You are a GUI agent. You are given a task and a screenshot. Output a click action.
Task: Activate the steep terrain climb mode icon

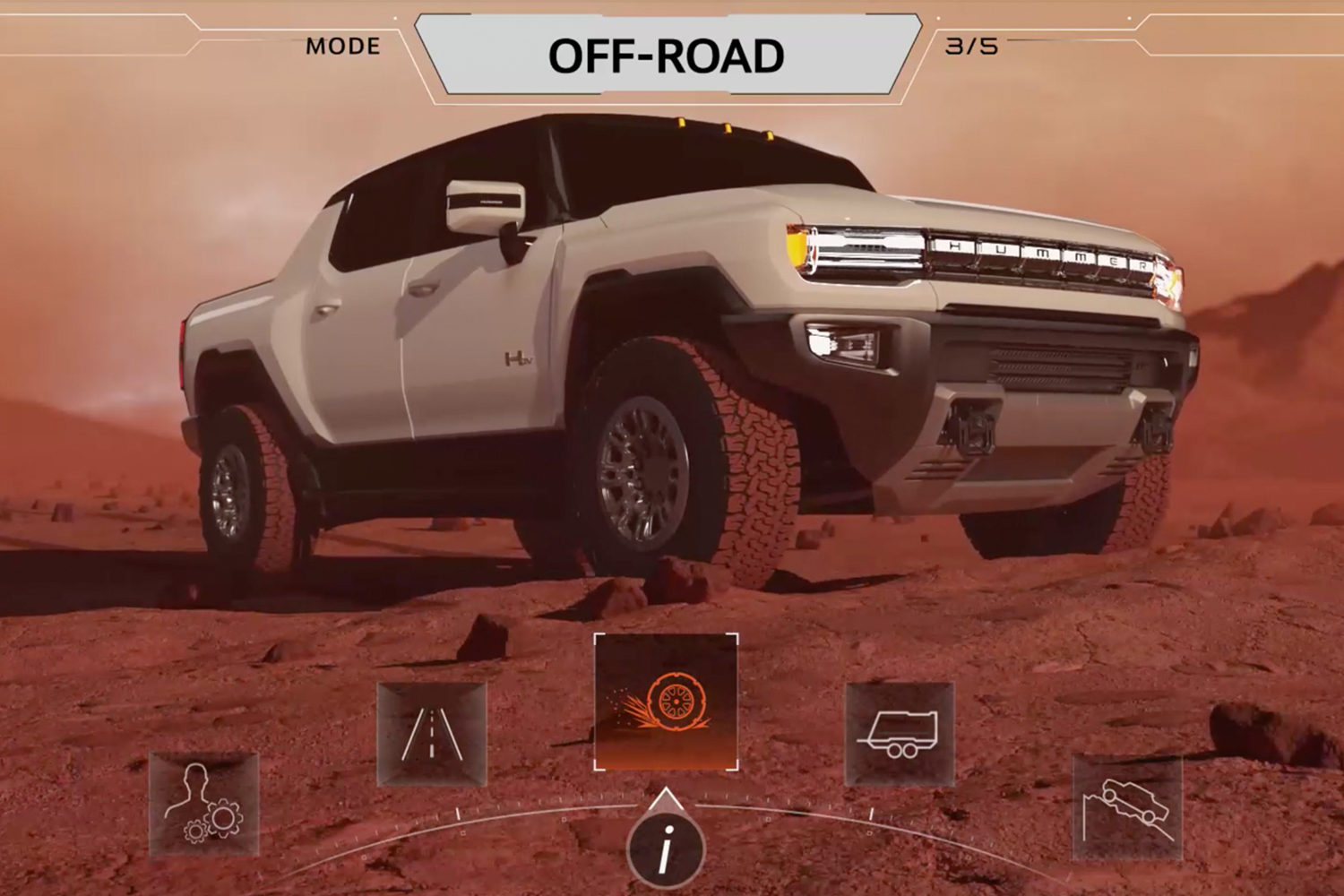(x=1127, y=806)
